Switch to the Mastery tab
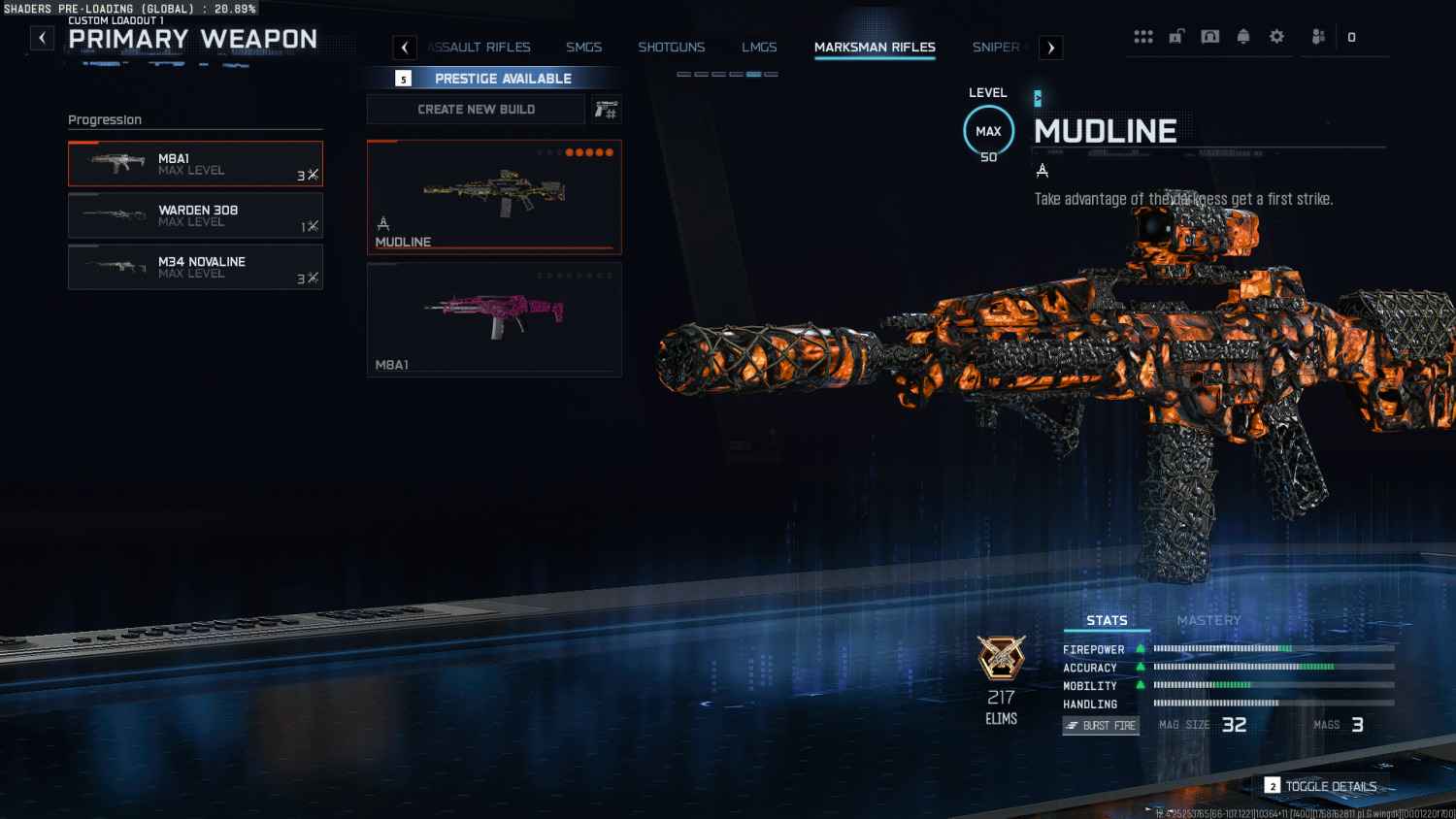The image size is (1456, 819). coord(1208,620)
